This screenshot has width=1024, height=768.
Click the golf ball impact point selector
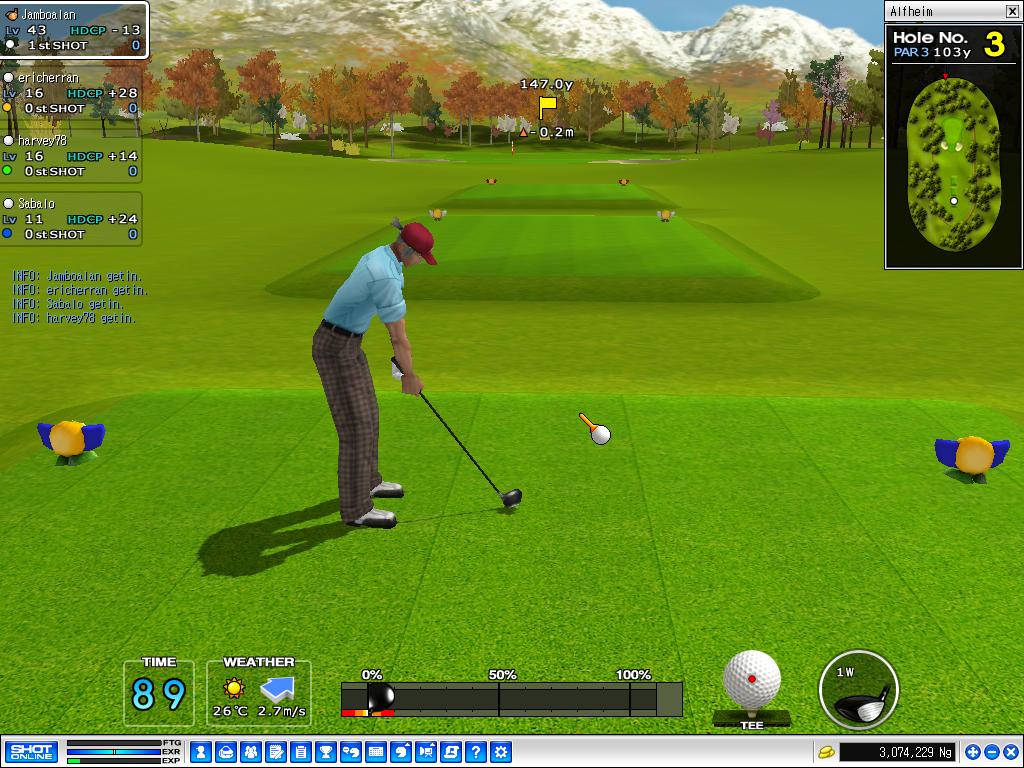click(752, 680)
